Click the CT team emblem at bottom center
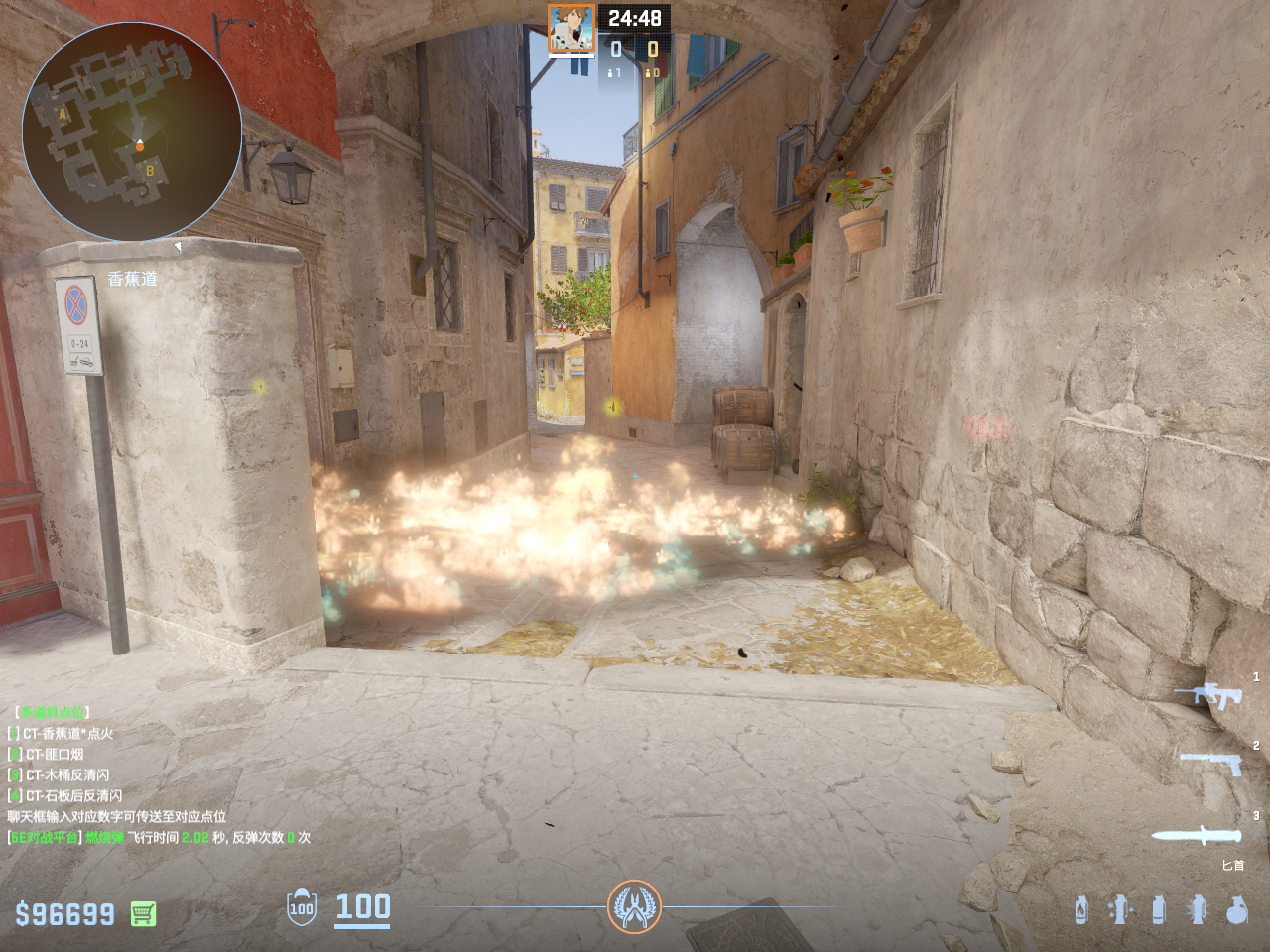This screenshot has height=952, width=1270. pos(634,906)
